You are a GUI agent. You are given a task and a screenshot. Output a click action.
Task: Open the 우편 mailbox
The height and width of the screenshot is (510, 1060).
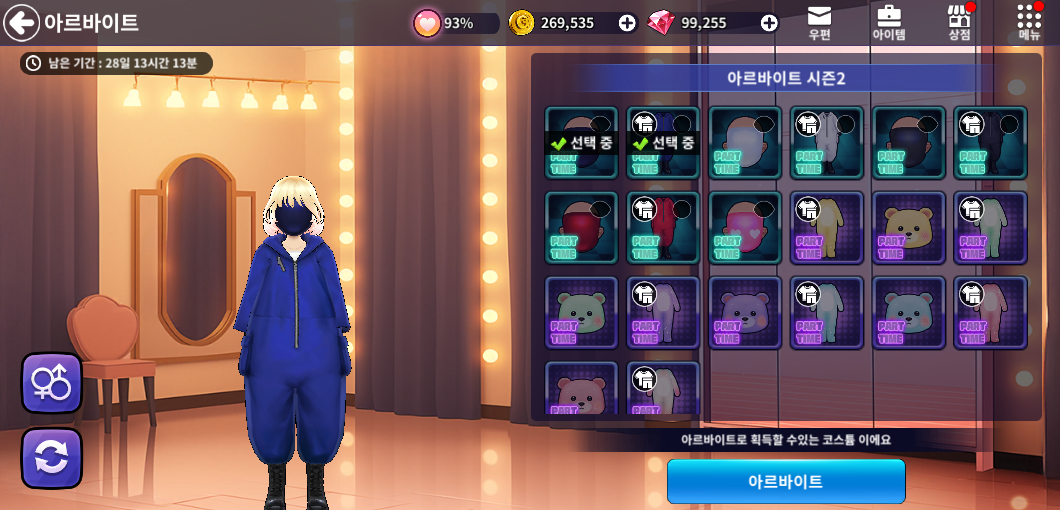point(819,22)
